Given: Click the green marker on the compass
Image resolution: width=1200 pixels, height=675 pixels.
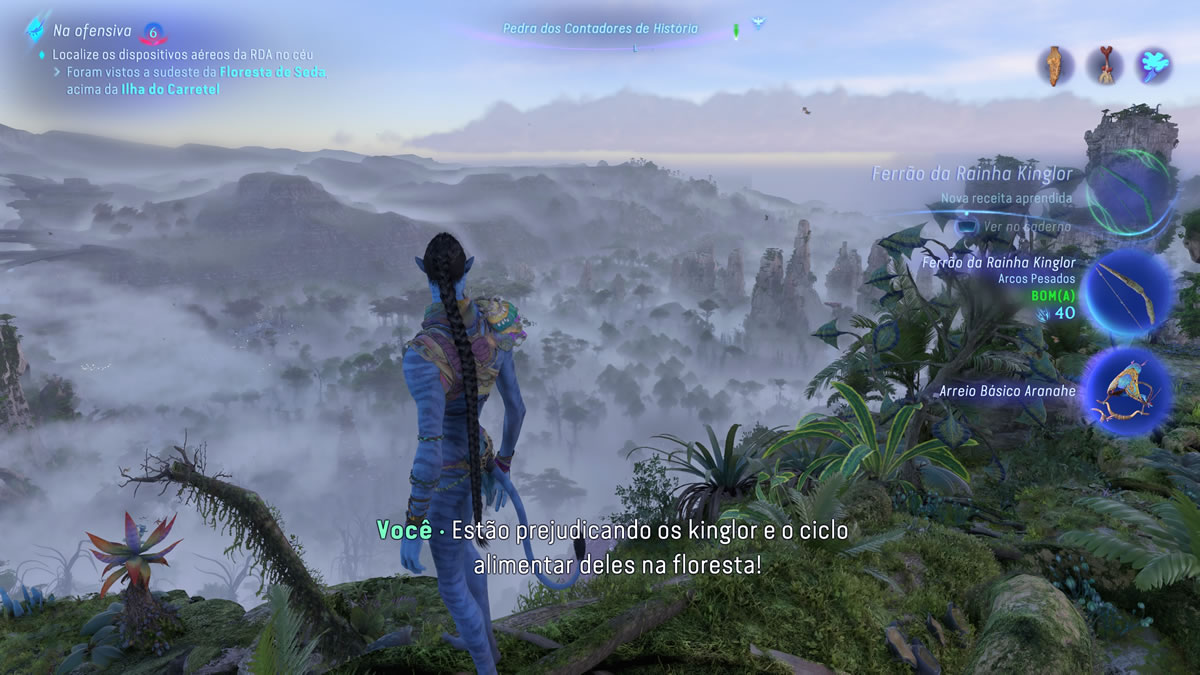Looking at the screenshot, I should (x=736, y=30).
